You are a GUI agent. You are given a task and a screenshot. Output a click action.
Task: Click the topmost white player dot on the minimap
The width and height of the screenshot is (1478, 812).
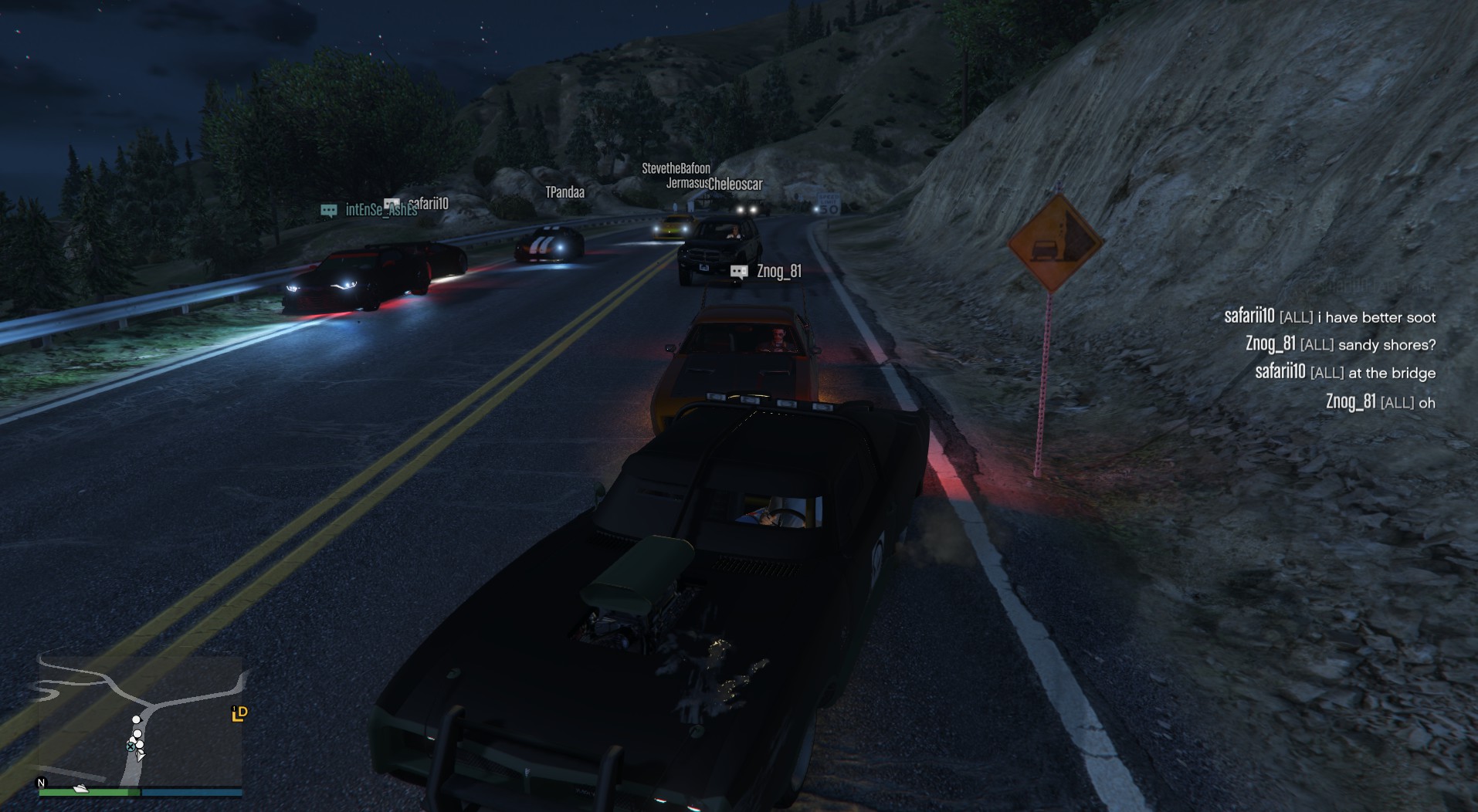(136, 719)
